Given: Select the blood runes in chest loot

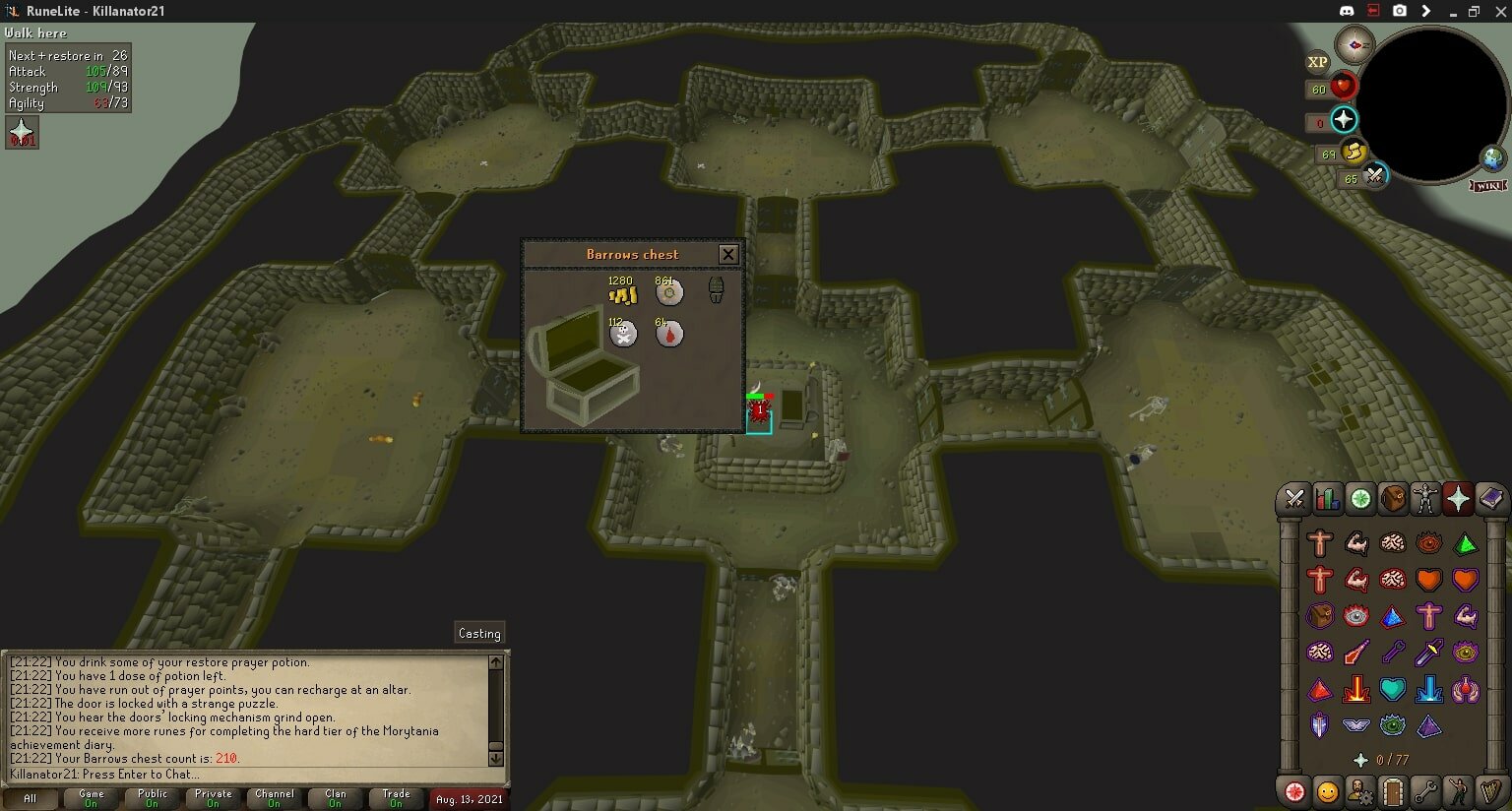Looking at the screenshot, I should click(x=669, y=335).
